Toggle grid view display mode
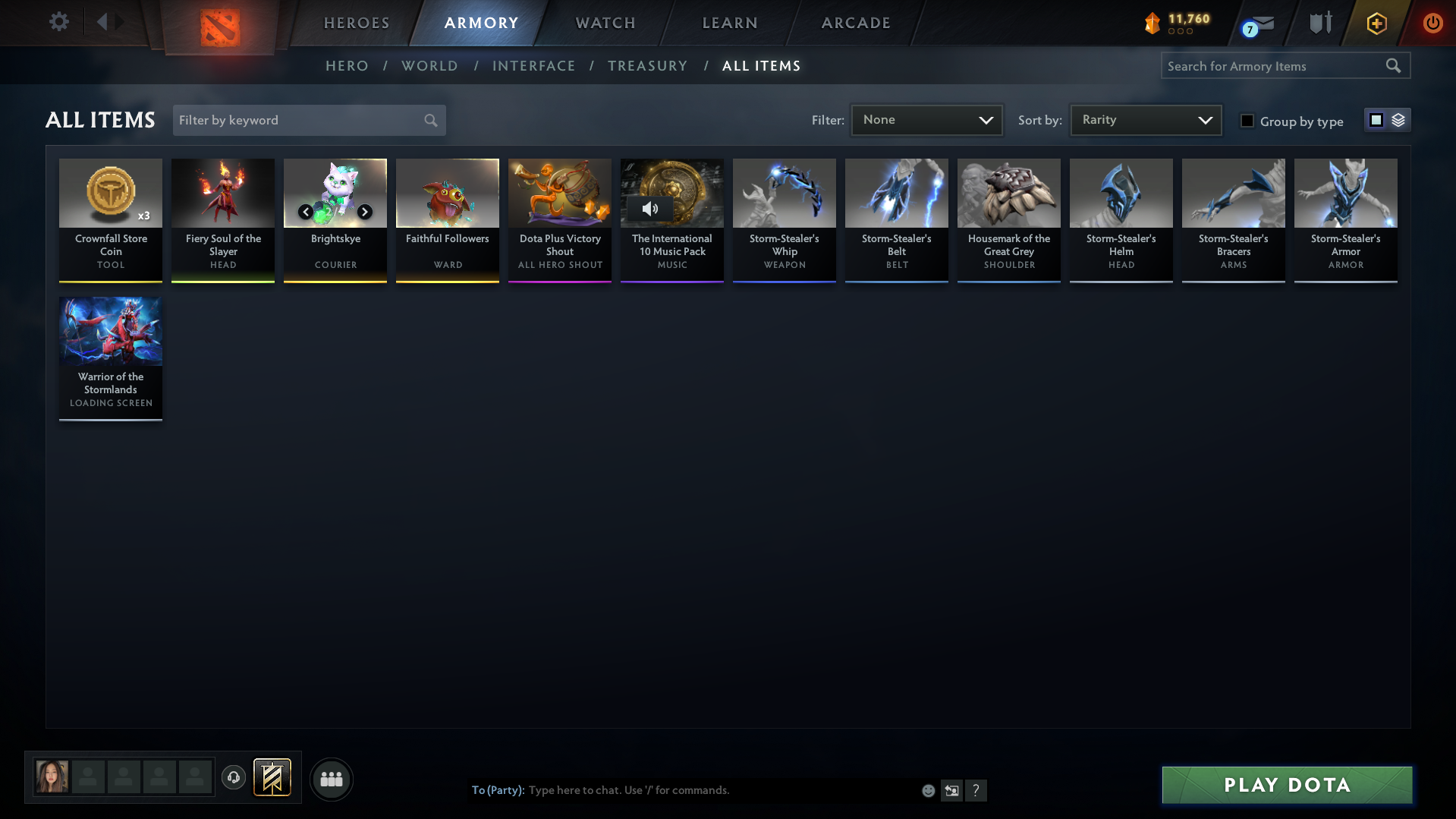Screen dimensions: 1456x819 point(1376,119)
